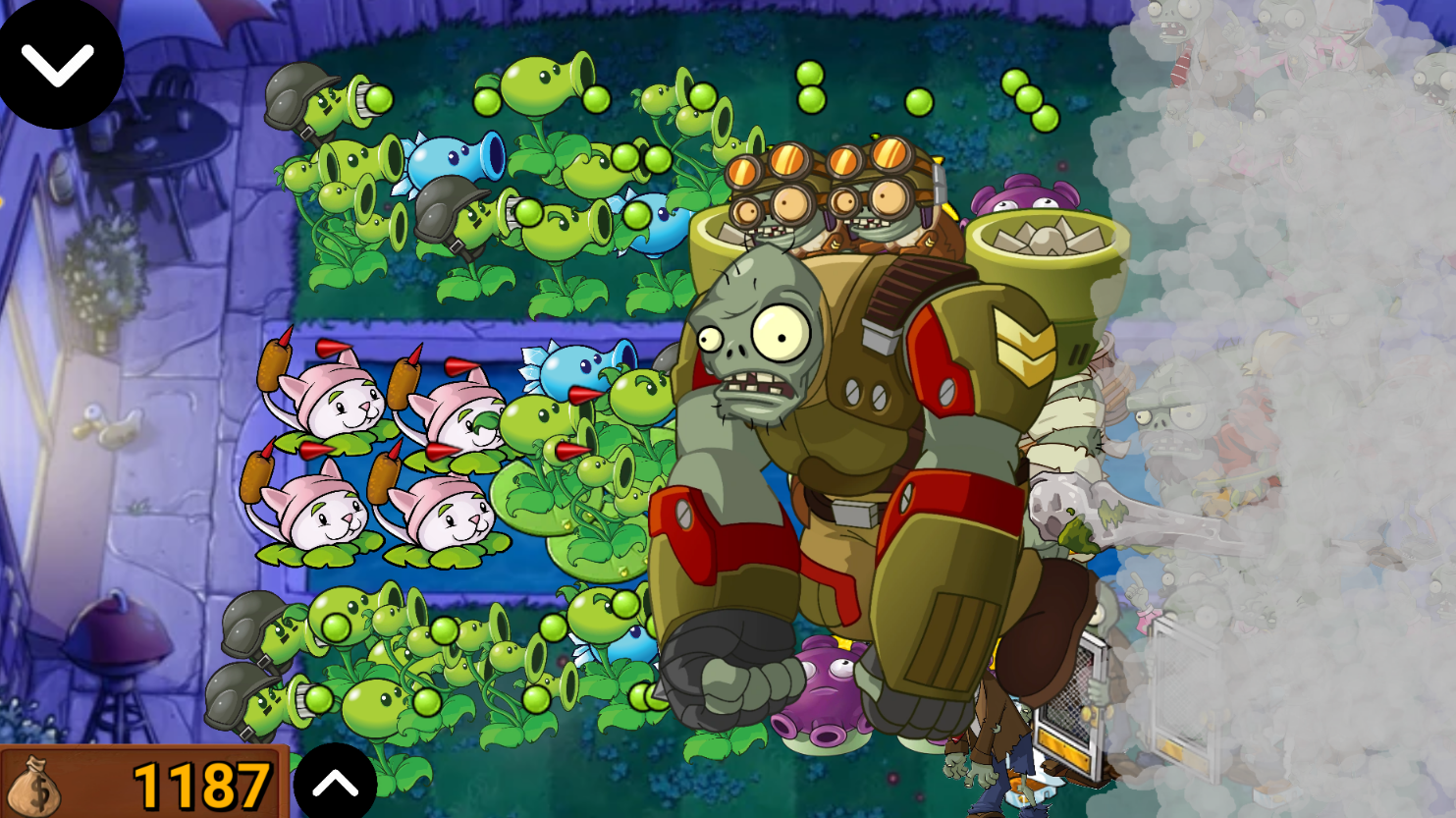Screen dimensions: 1456x818
Task: Select the frozen Winter Melon-capped Cattail
Action: pos(471,422)
